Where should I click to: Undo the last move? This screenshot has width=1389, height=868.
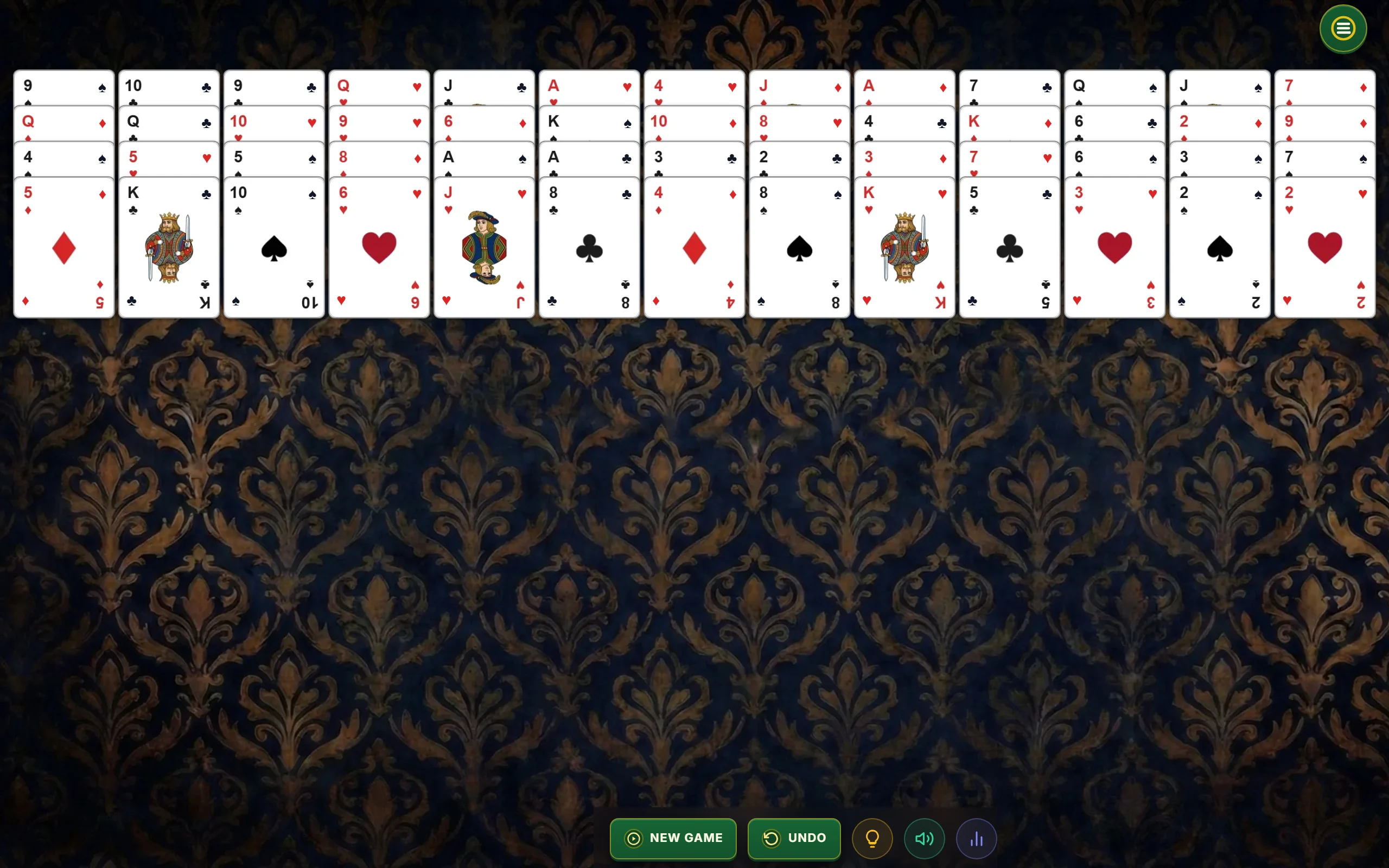coord(794,838)
